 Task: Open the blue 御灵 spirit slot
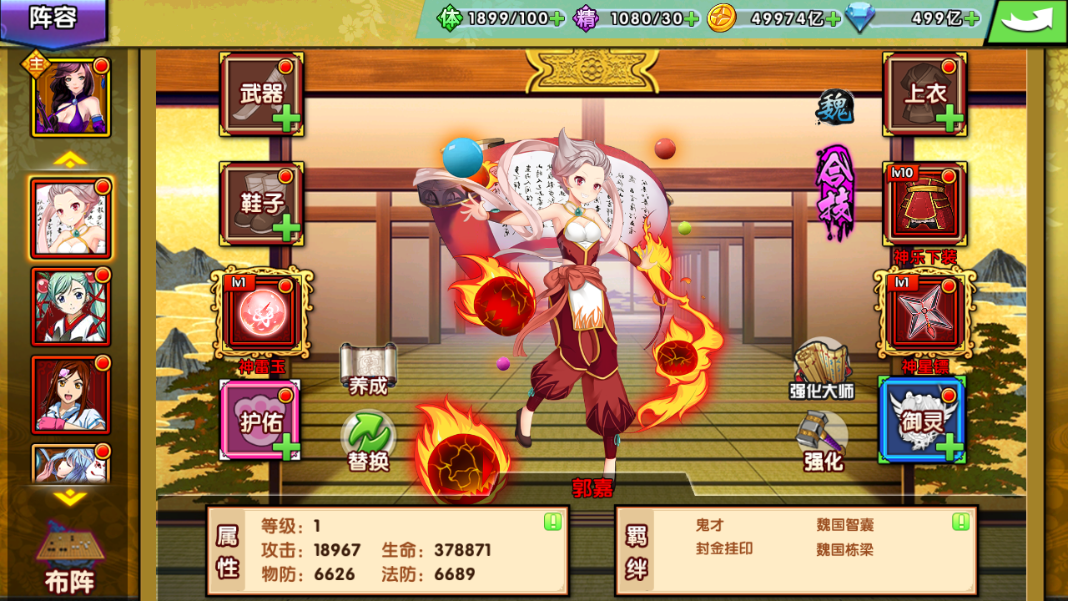[922, 420]
